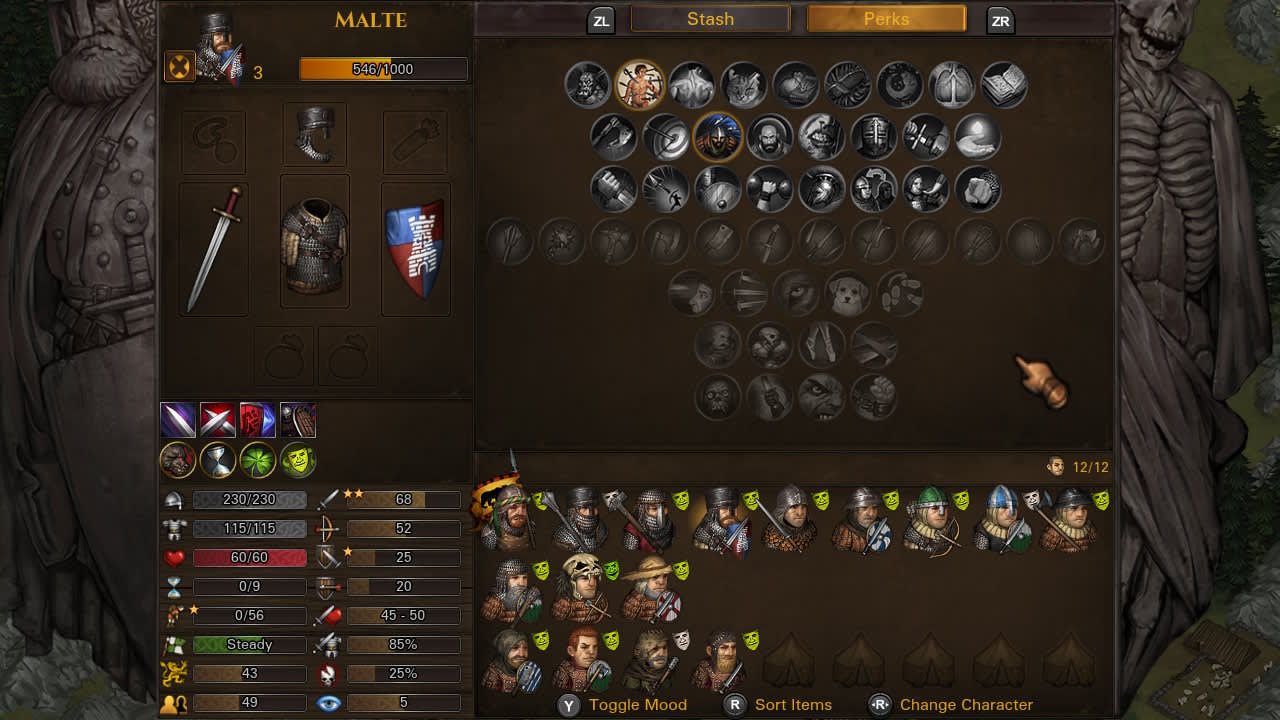Click the equipped chainmail helmet slot
The image size is (1280, 720).
point(314,141)
